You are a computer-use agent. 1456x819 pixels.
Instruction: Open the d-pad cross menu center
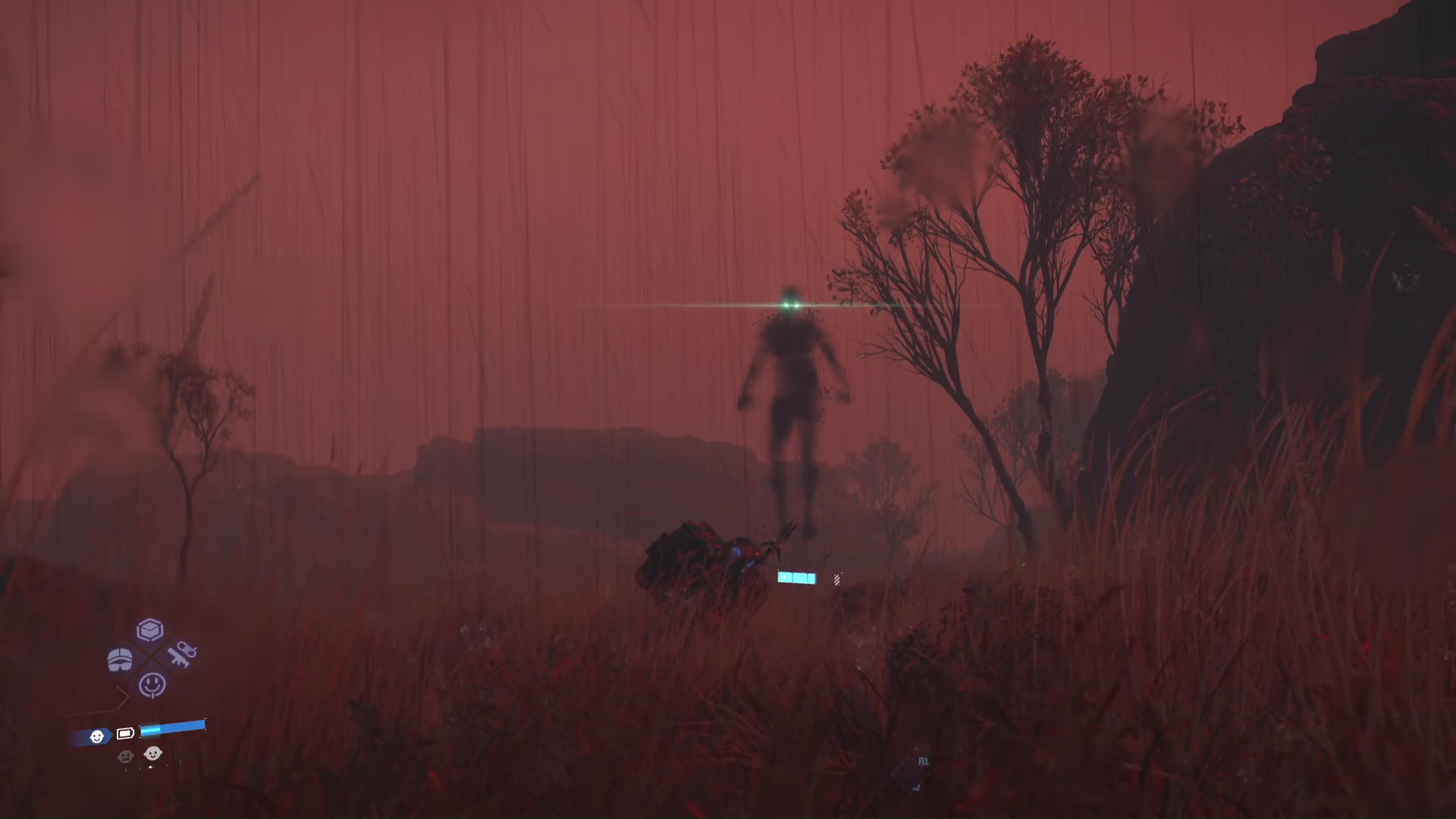[x=150, y=657]
